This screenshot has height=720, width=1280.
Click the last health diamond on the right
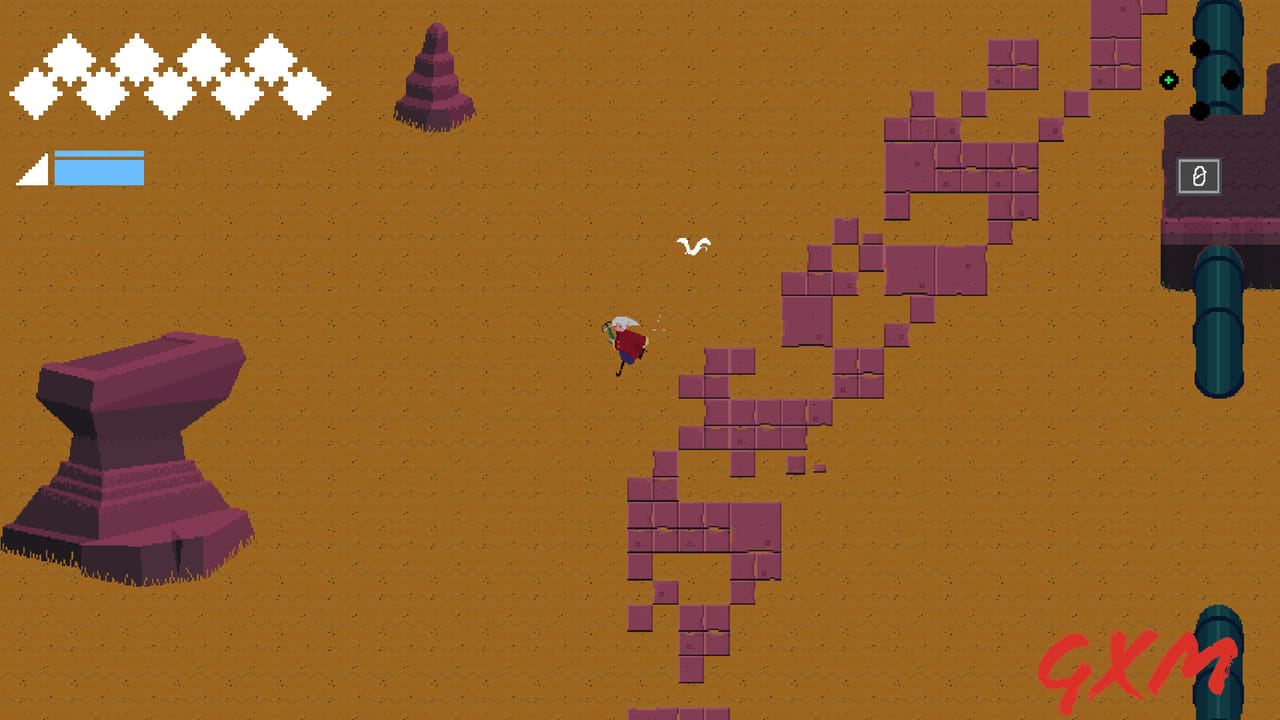coord(308,94)
